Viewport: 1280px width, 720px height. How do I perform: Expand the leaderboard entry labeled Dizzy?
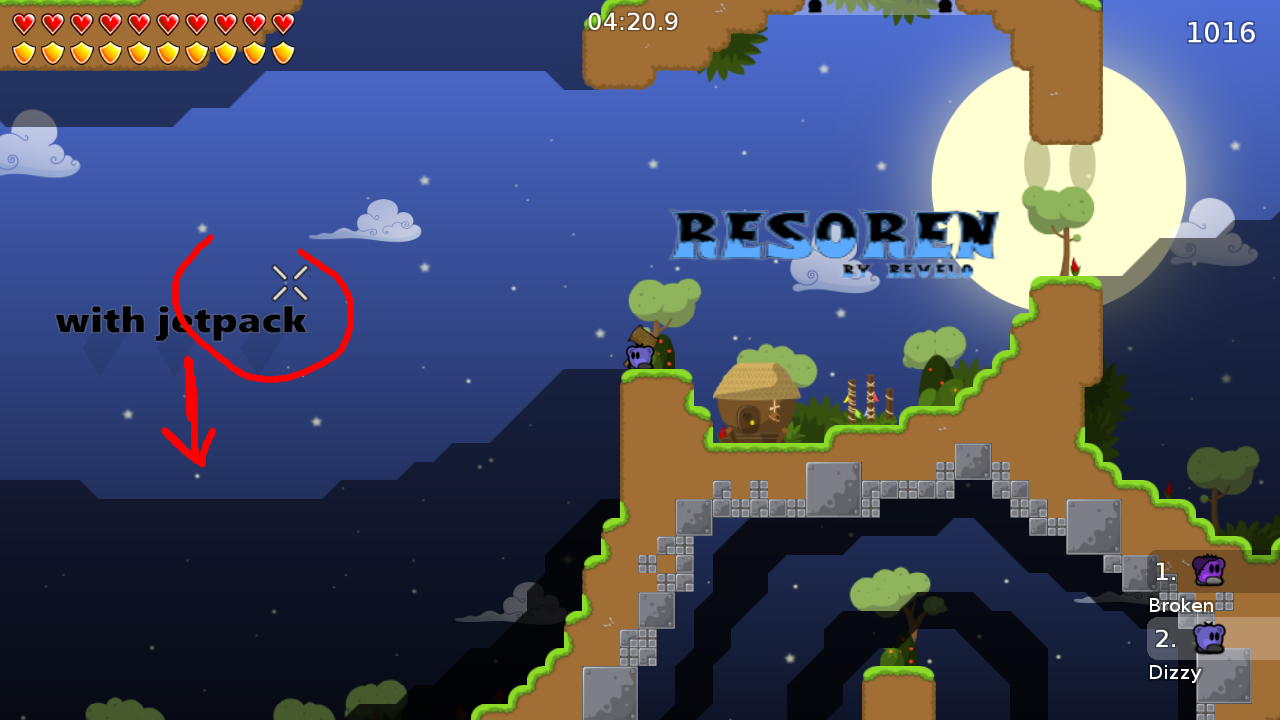[x=1175, y=673]
